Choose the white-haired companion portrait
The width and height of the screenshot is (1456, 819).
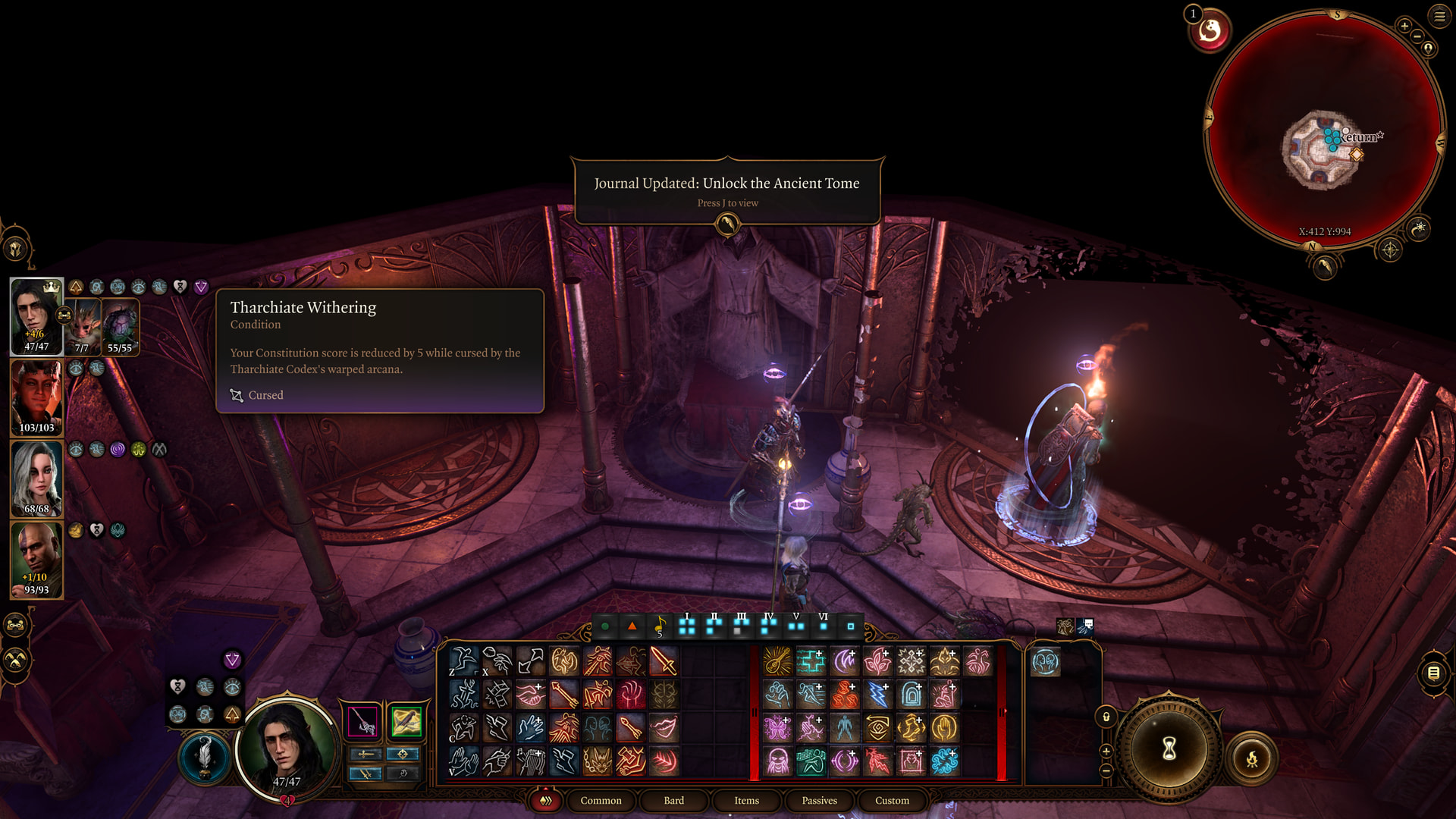[36, 479]
